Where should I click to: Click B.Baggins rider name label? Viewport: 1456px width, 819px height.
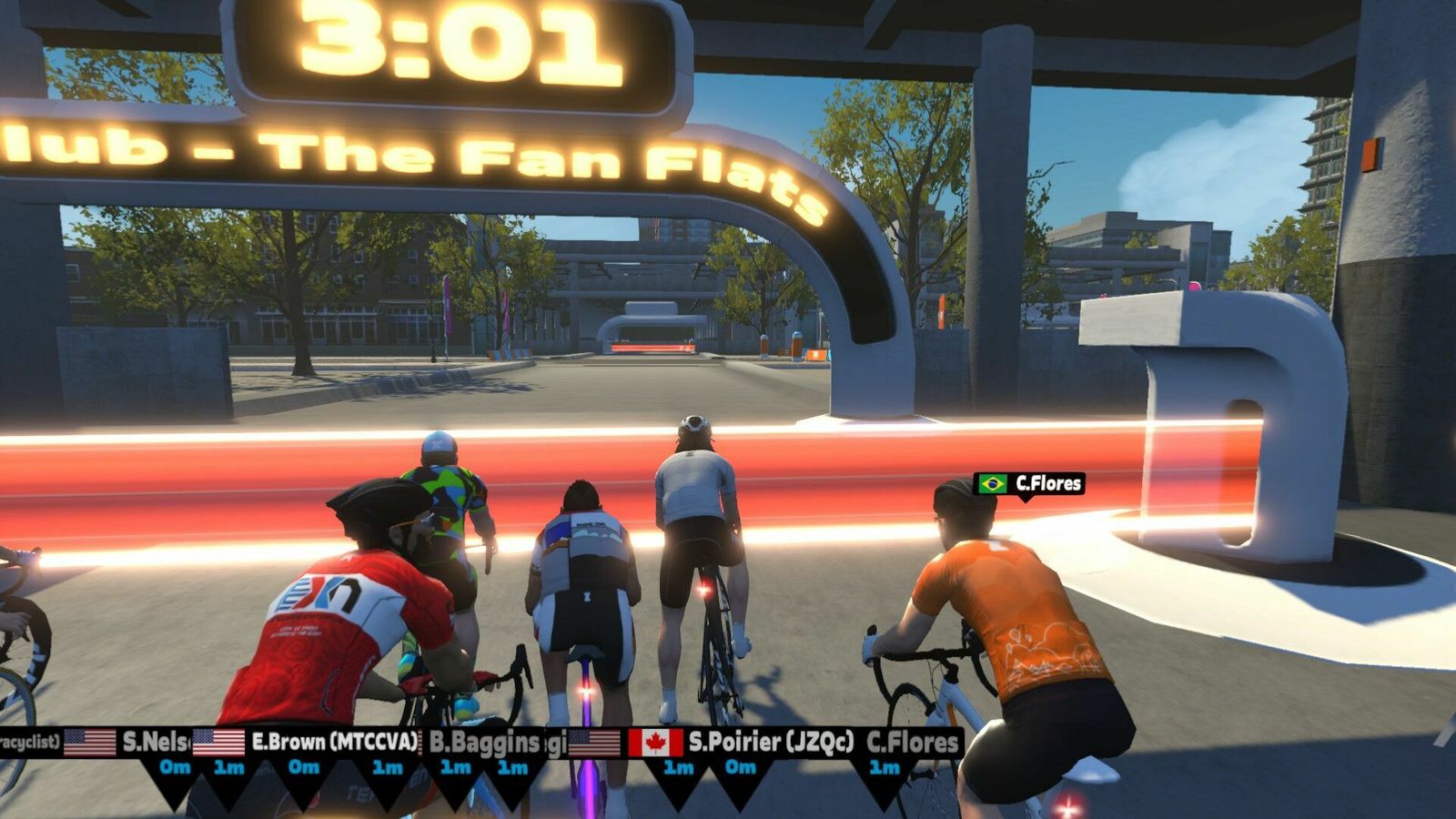point(484,743)
